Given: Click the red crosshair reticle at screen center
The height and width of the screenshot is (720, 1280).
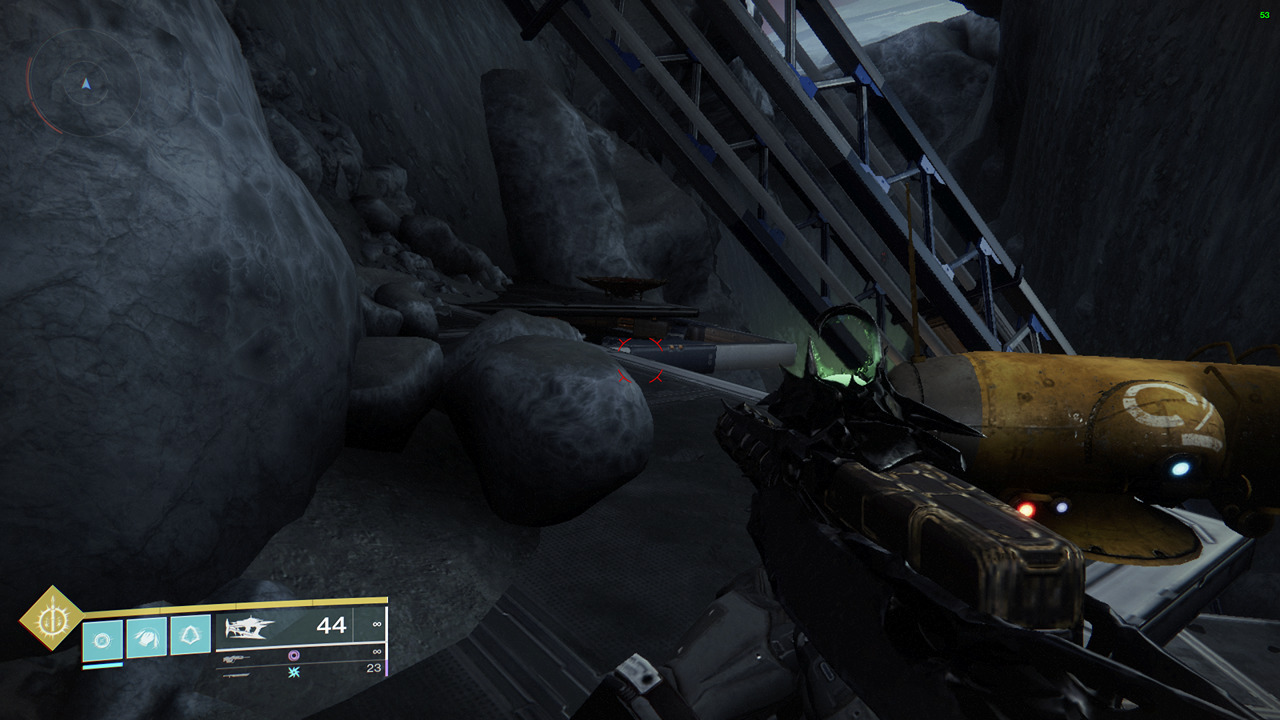Looking at the screenshot, I should tap(640, 360).
